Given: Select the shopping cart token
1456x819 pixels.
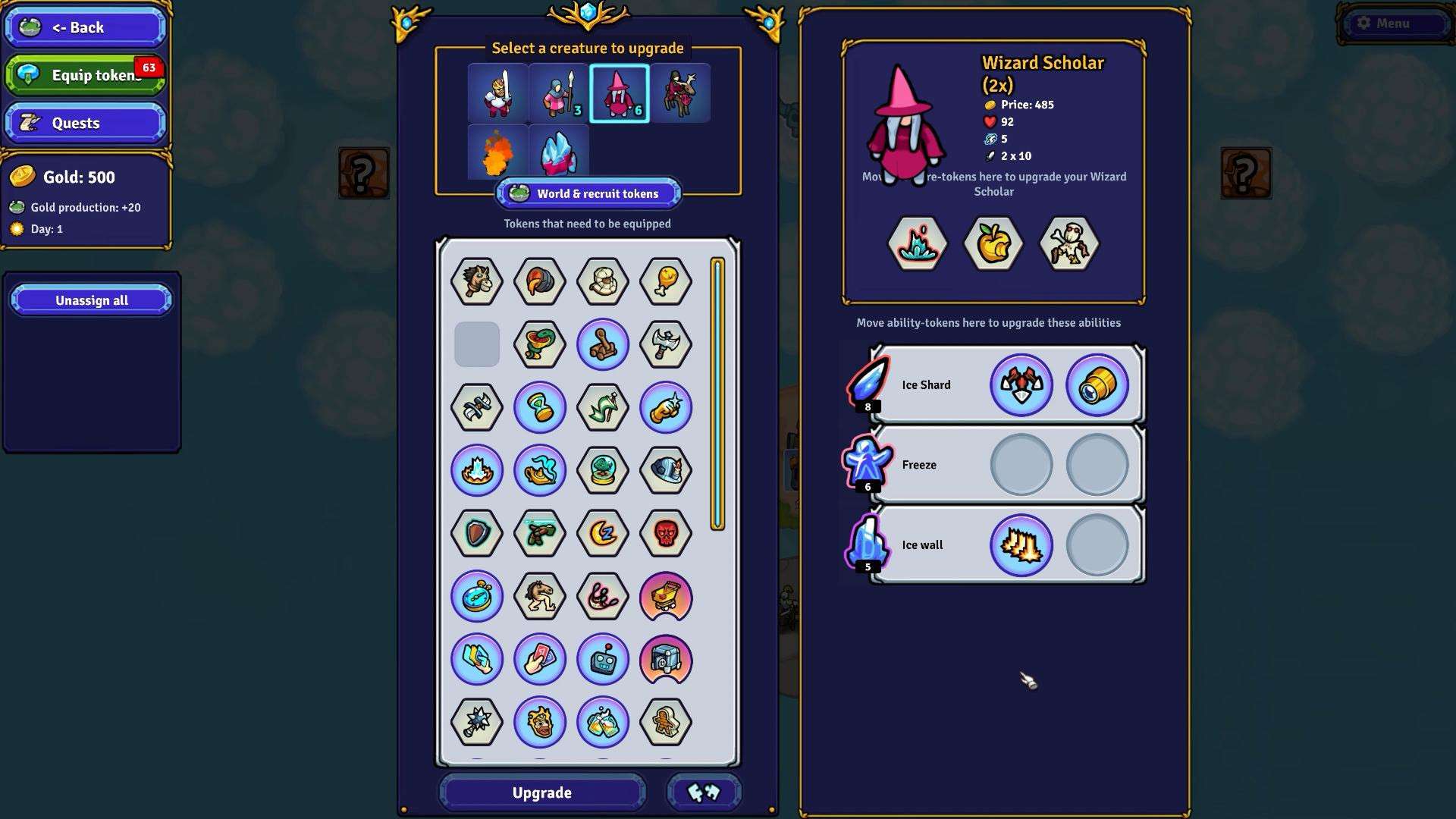Looking at the screenshot, I should pyautogui.click(x=665, y=597).
